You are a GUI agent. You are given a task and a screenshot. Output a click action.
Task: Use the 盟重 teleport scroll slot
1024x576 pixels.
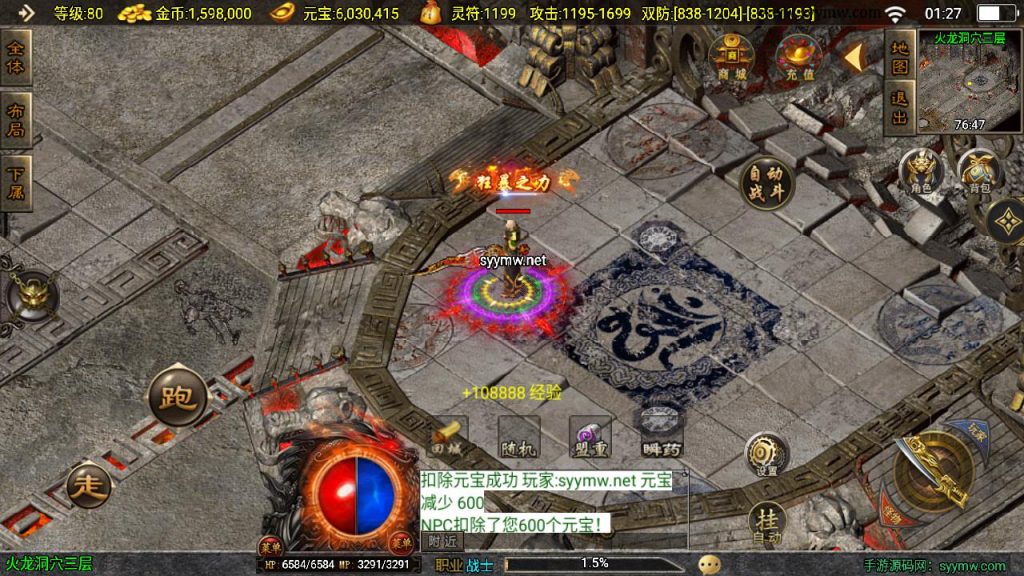(588, 436)
